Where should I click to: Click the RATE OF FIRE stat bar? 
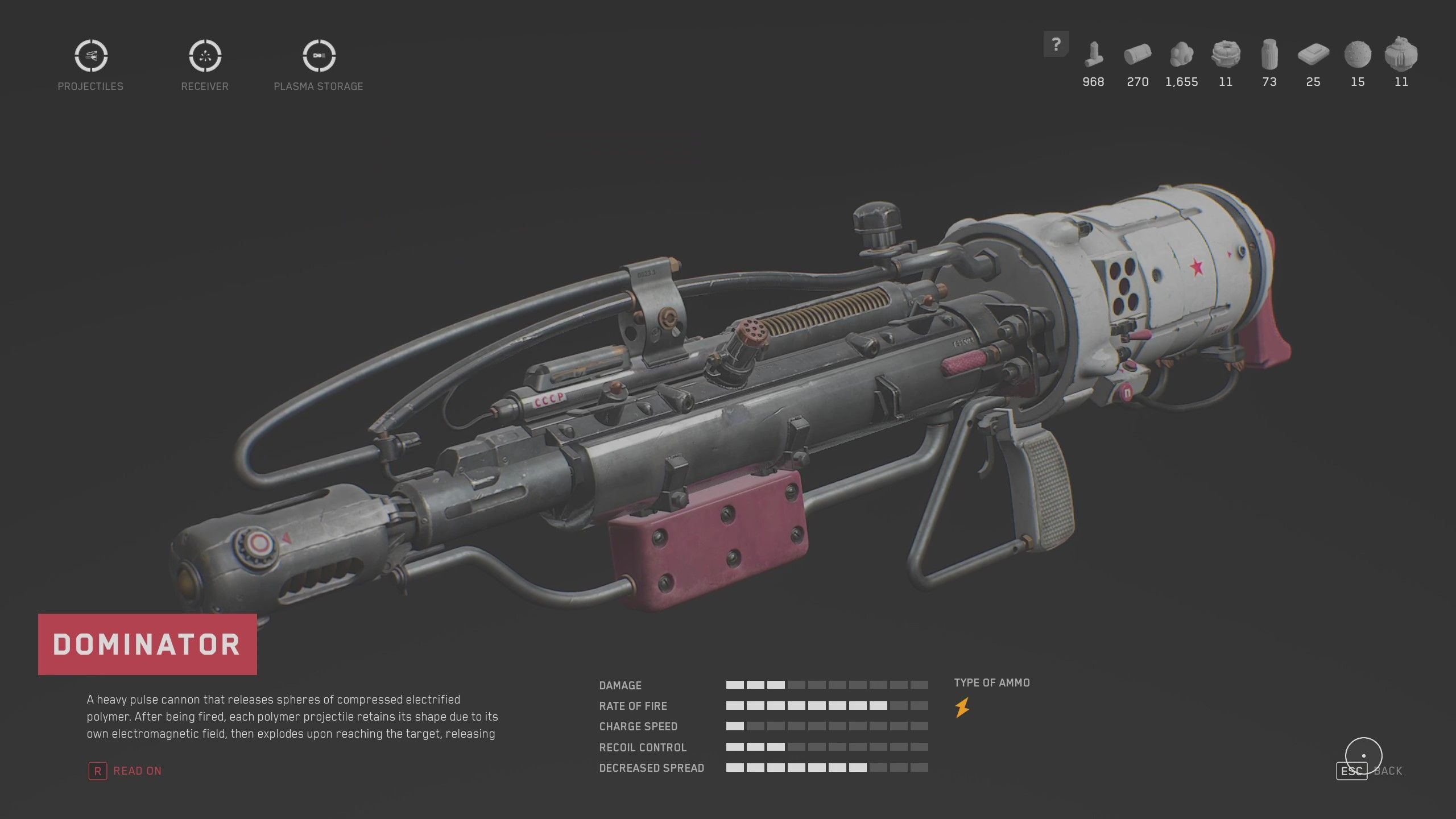pos(825,706)
